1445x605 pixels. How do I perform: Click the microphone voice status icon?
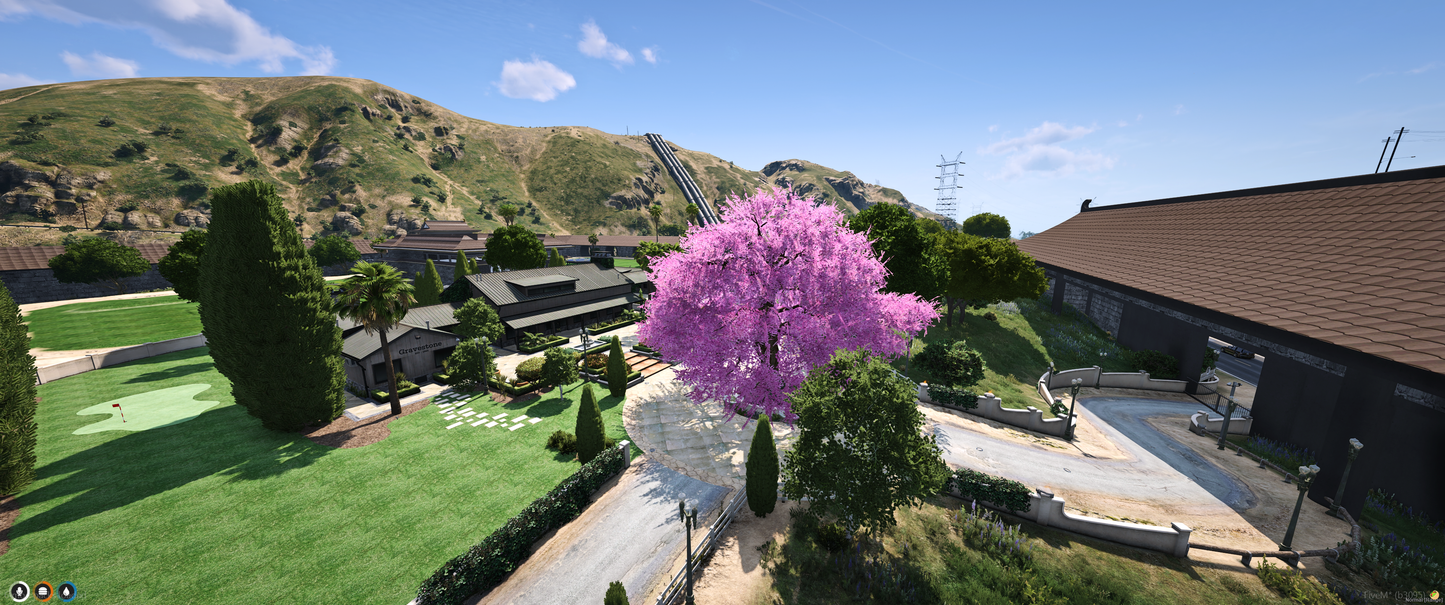click(x=19, y=591)
